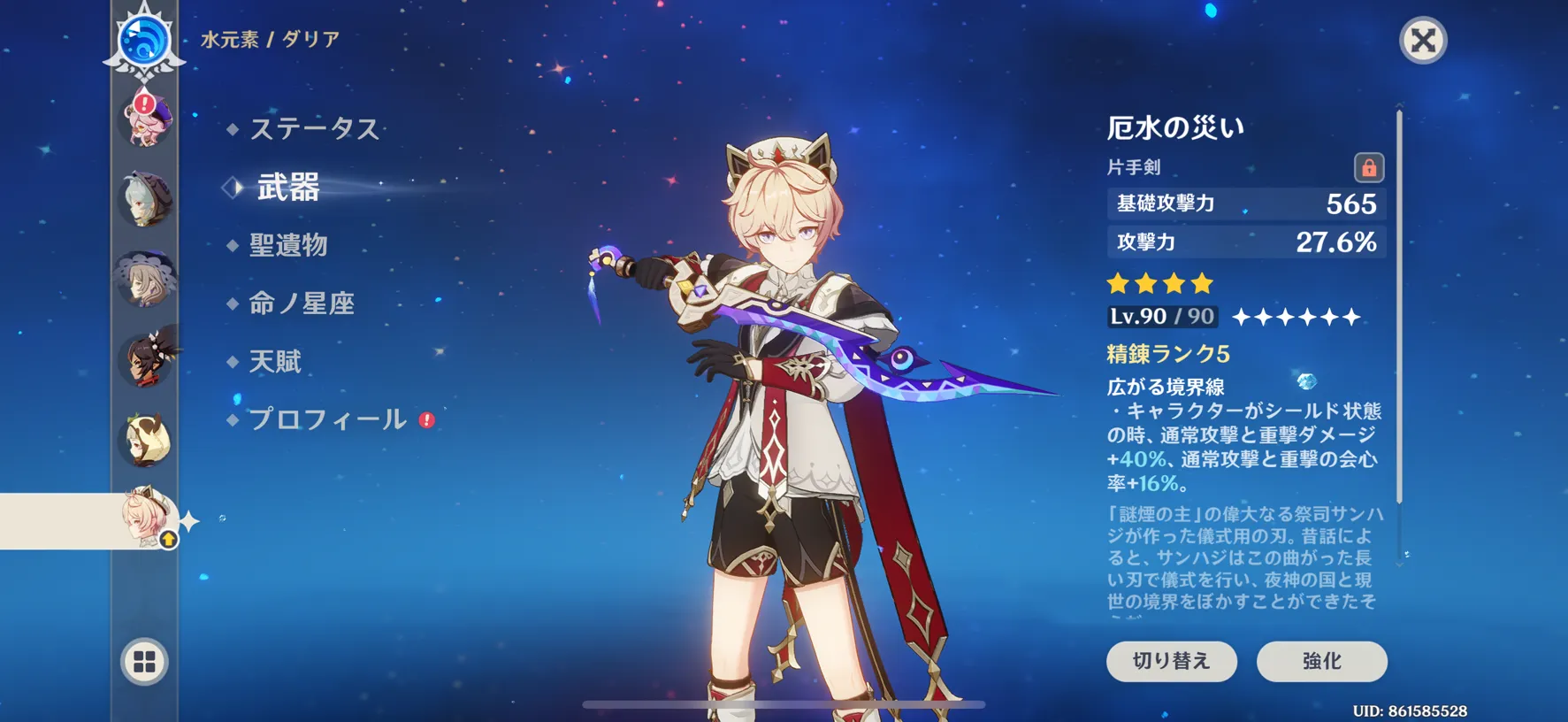This screenshot has height=722, width=1568.
Task: Select the dark-skinned character with black ponytail
Action: tap(145, 359)
